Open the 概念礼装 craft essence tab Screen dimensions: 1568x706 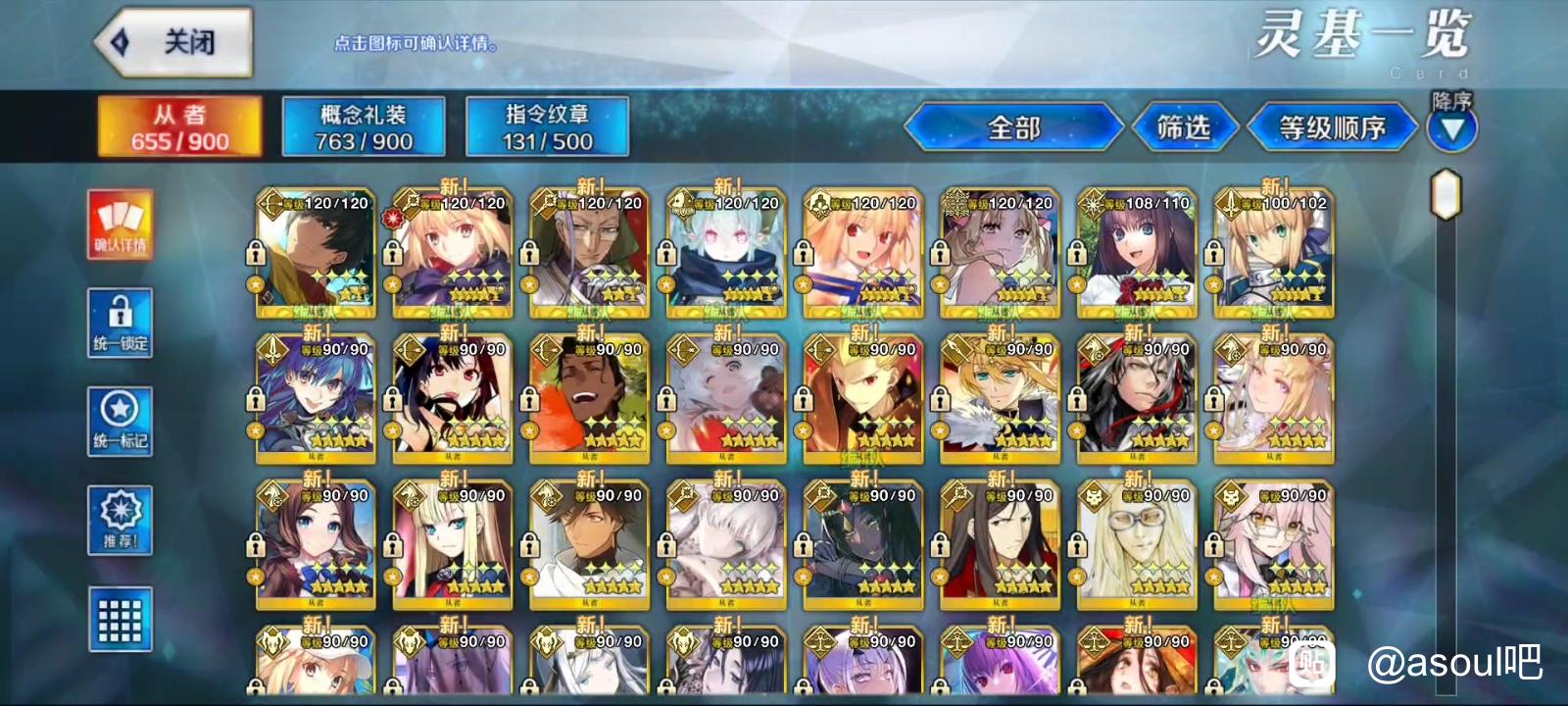364,126
